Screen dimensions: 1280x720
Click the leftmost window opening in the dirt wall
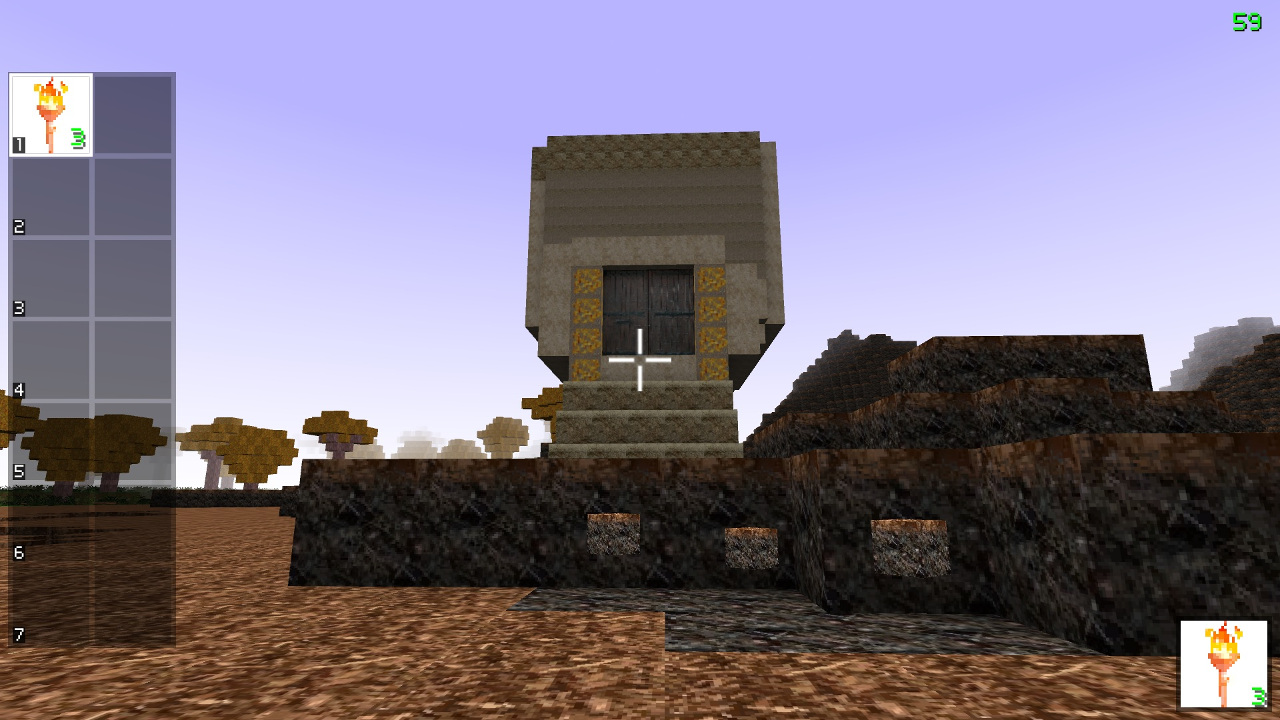coord(612,535)
